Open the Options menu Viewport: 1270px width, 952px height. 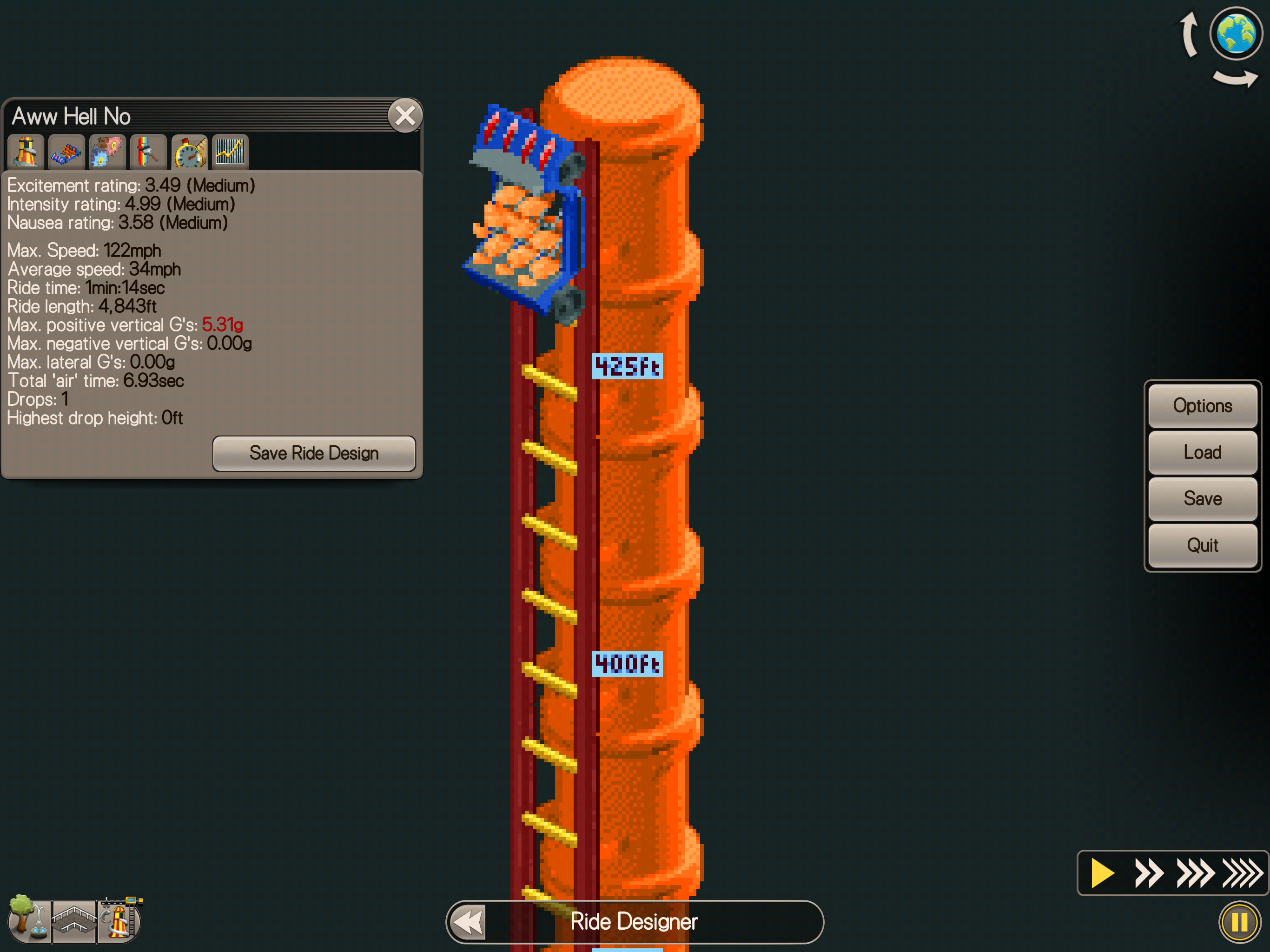tap(1202, 406)
